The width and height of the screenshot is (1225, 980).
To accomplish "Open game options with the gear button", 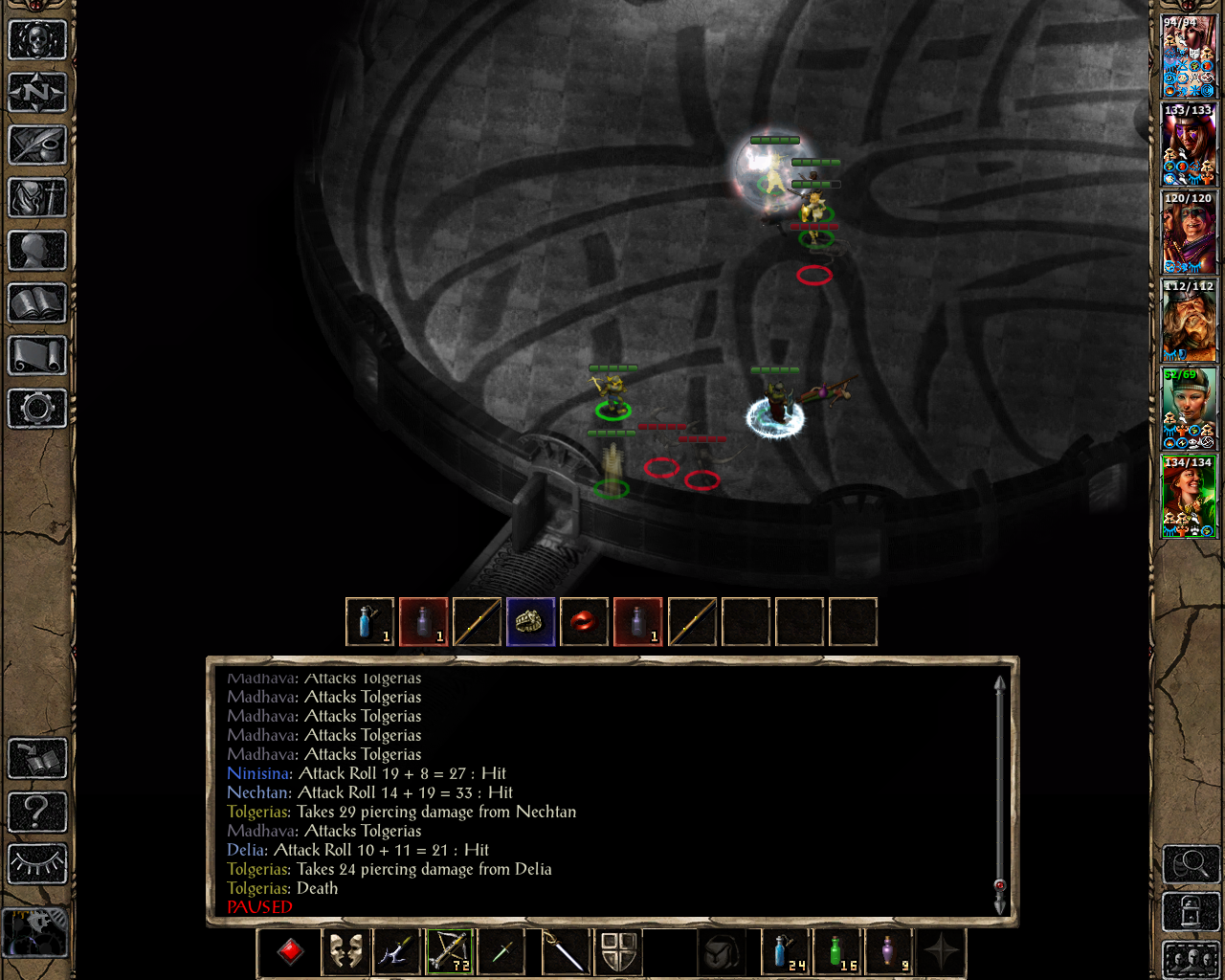I will pos(37,409).
